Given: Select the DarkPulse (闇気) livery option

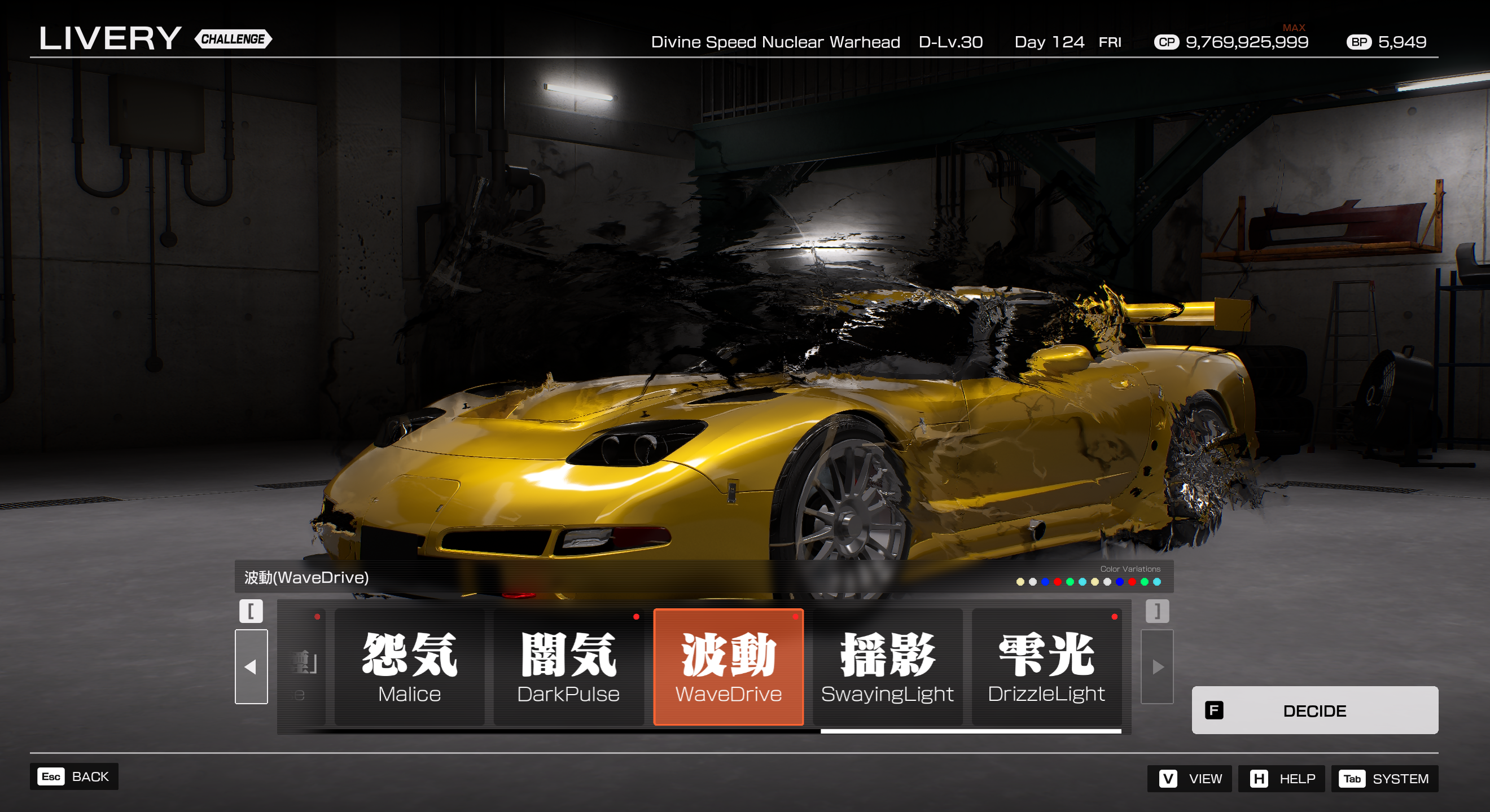Looking at the screenshot, I should tap(568, 667).
